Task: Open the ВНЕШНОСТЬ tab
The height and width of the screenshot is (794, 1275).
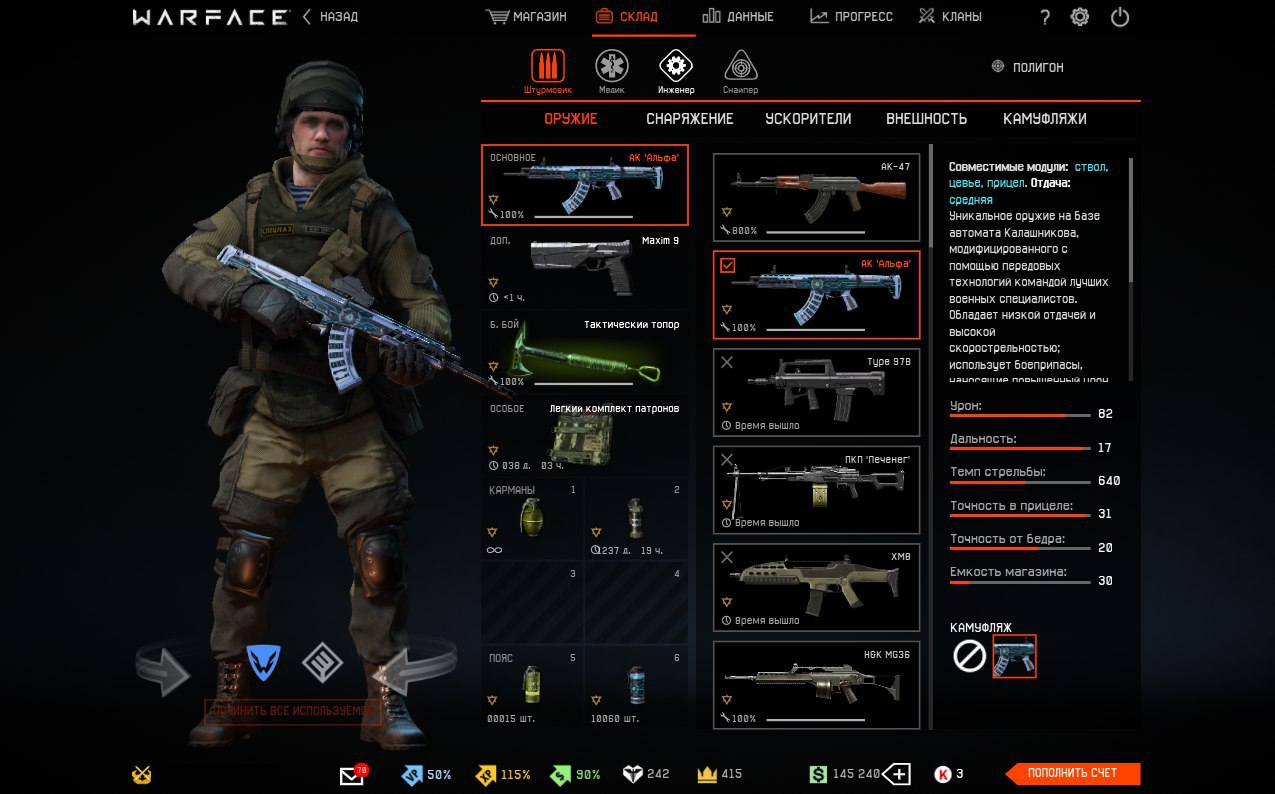Action: coord(926,119)
